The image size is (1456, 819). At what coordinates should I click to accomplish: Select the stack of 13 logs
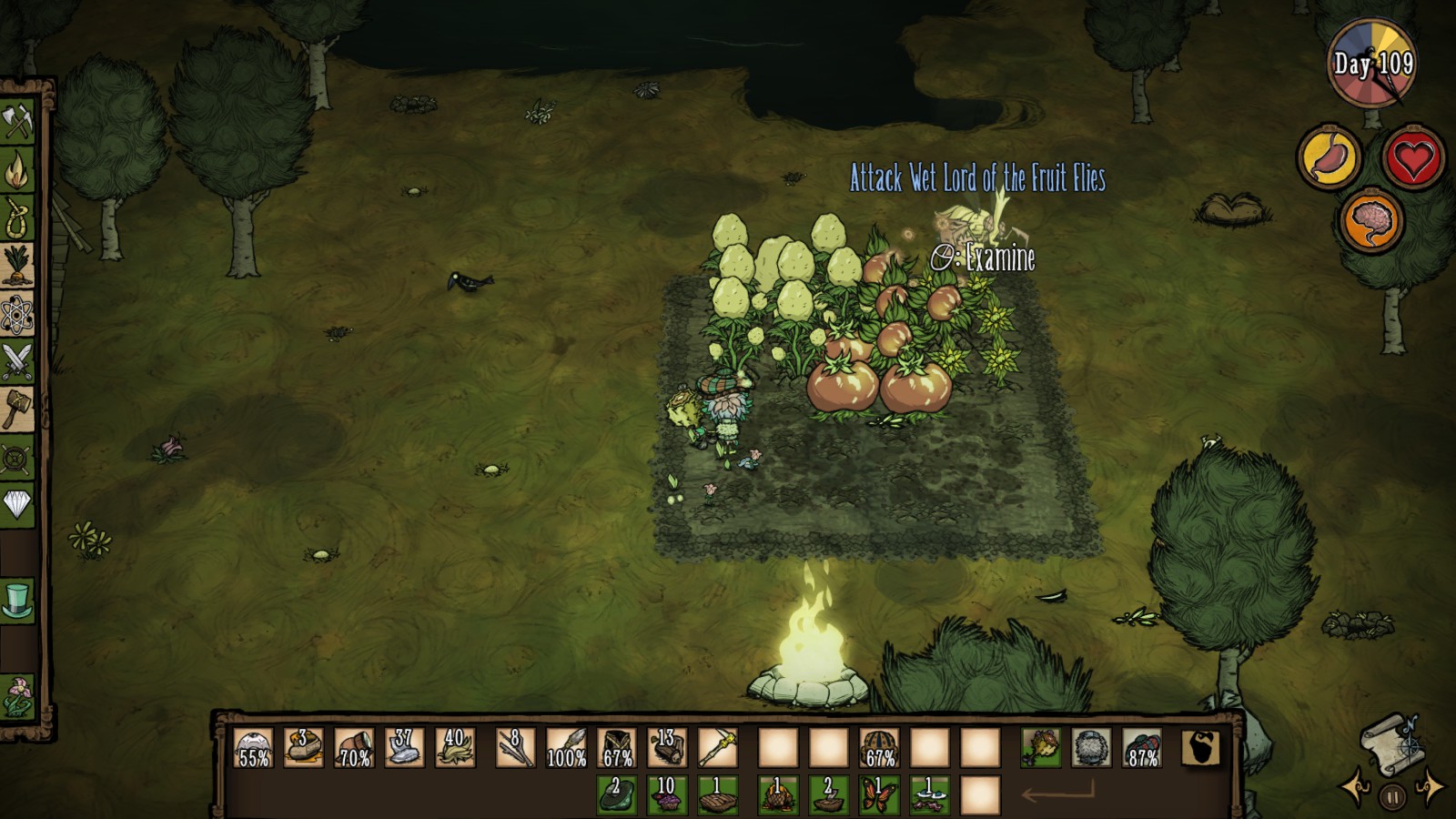(x=667, y=748)
